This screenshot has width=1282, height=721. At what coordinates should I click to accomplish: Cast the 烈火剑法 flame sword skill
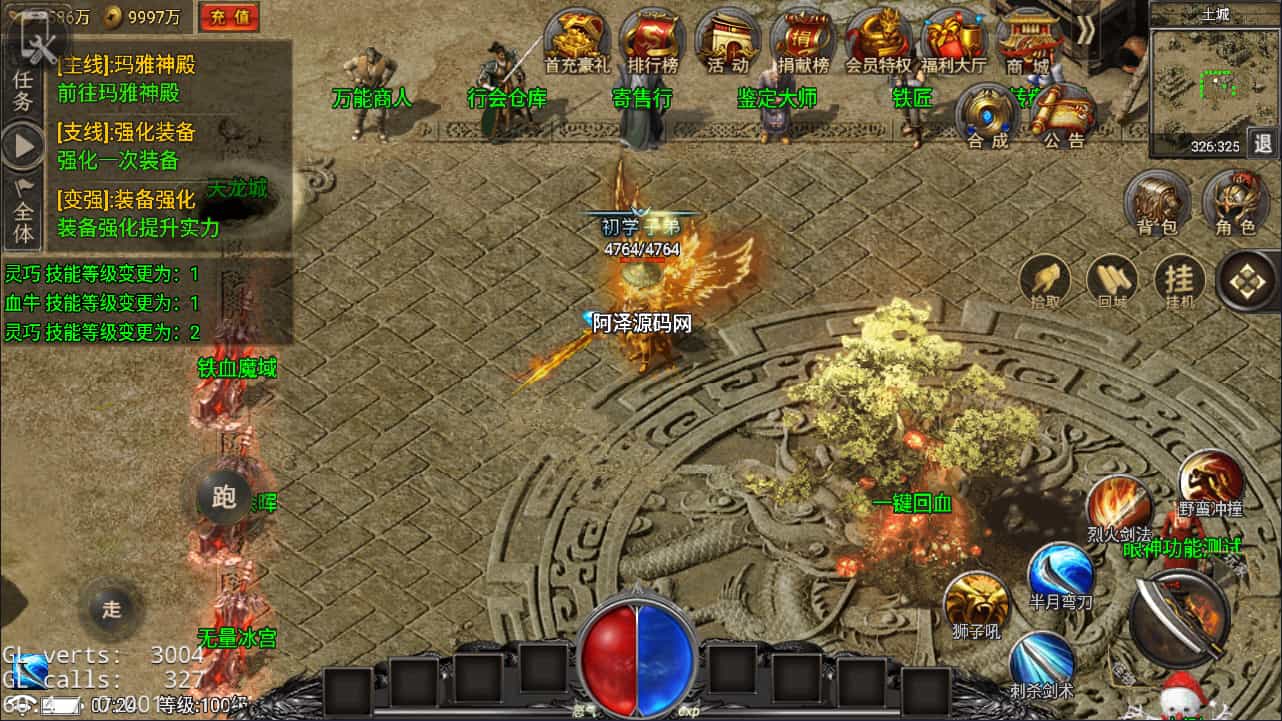[x=1118, y=505]
